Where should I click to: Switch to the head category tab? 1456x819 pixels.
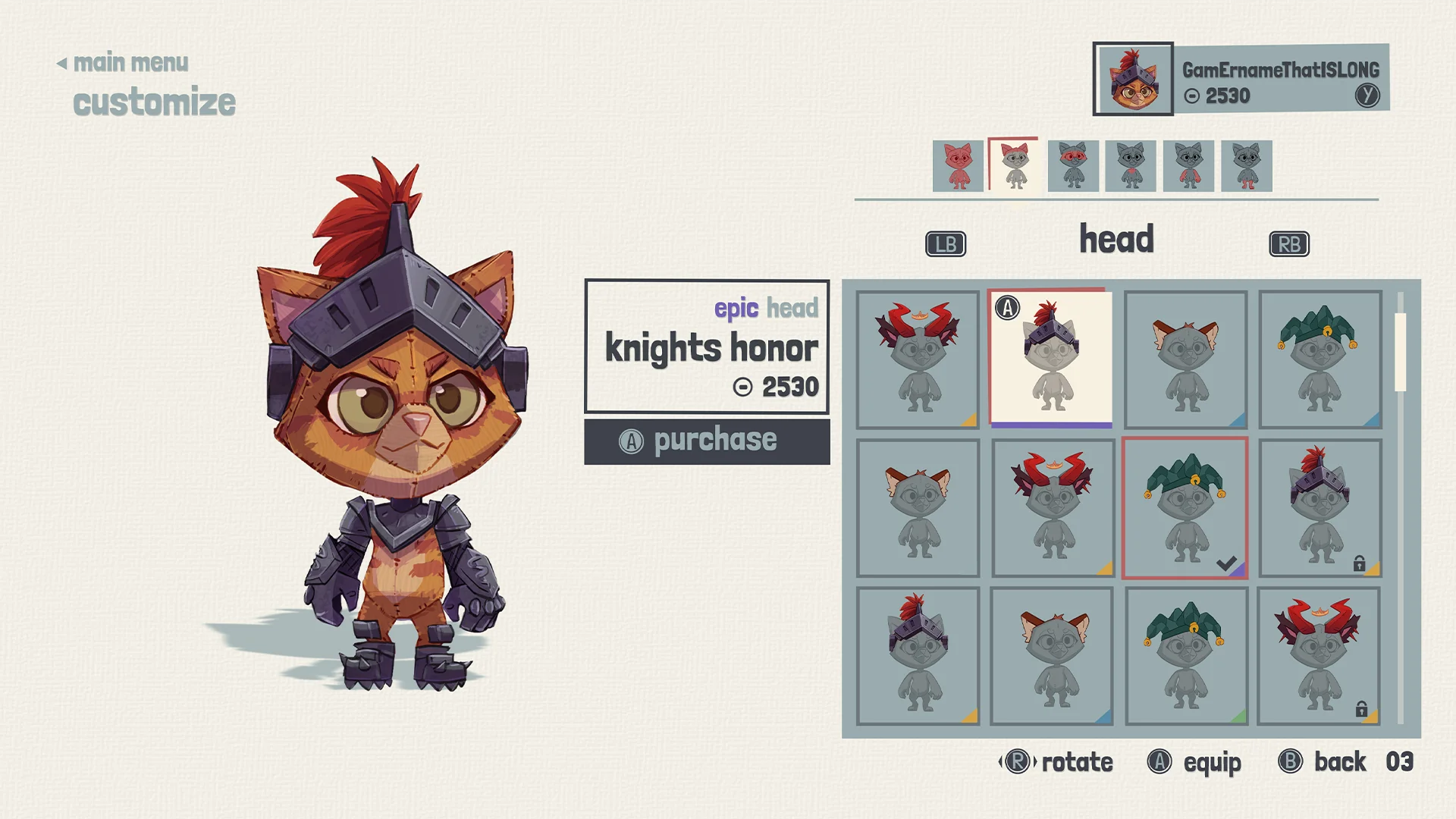1116,239
